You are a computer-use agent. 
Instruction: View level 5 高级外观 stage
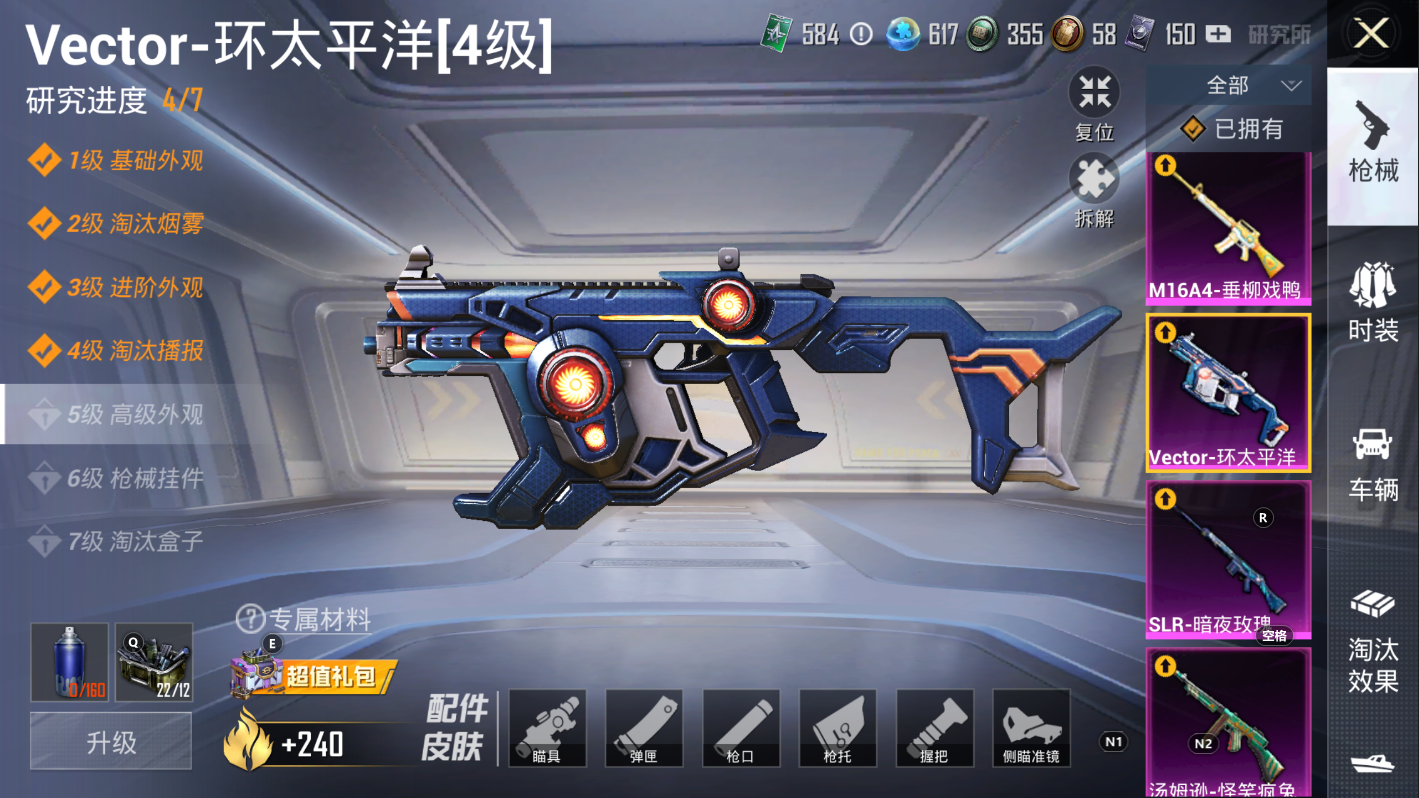[x=134, y=414]
